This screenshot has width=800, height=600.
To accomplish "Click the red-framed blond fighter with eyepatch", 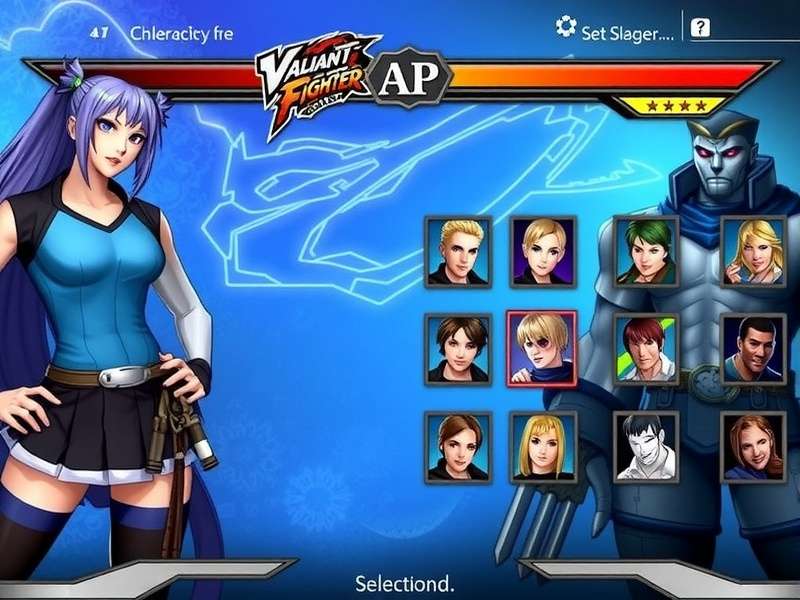I will (541, 348).
